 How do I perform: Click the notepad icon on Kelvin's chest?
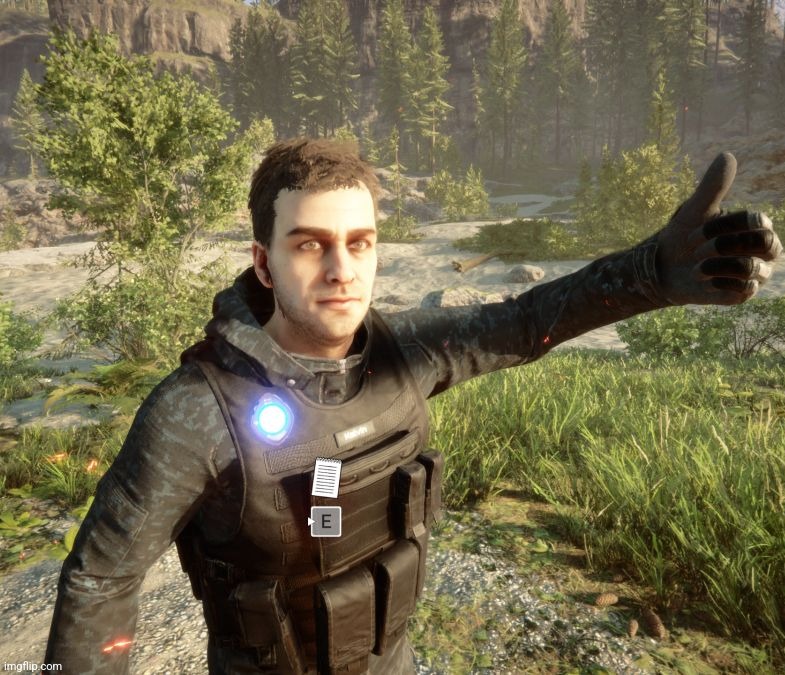click(x=326, y=477)
